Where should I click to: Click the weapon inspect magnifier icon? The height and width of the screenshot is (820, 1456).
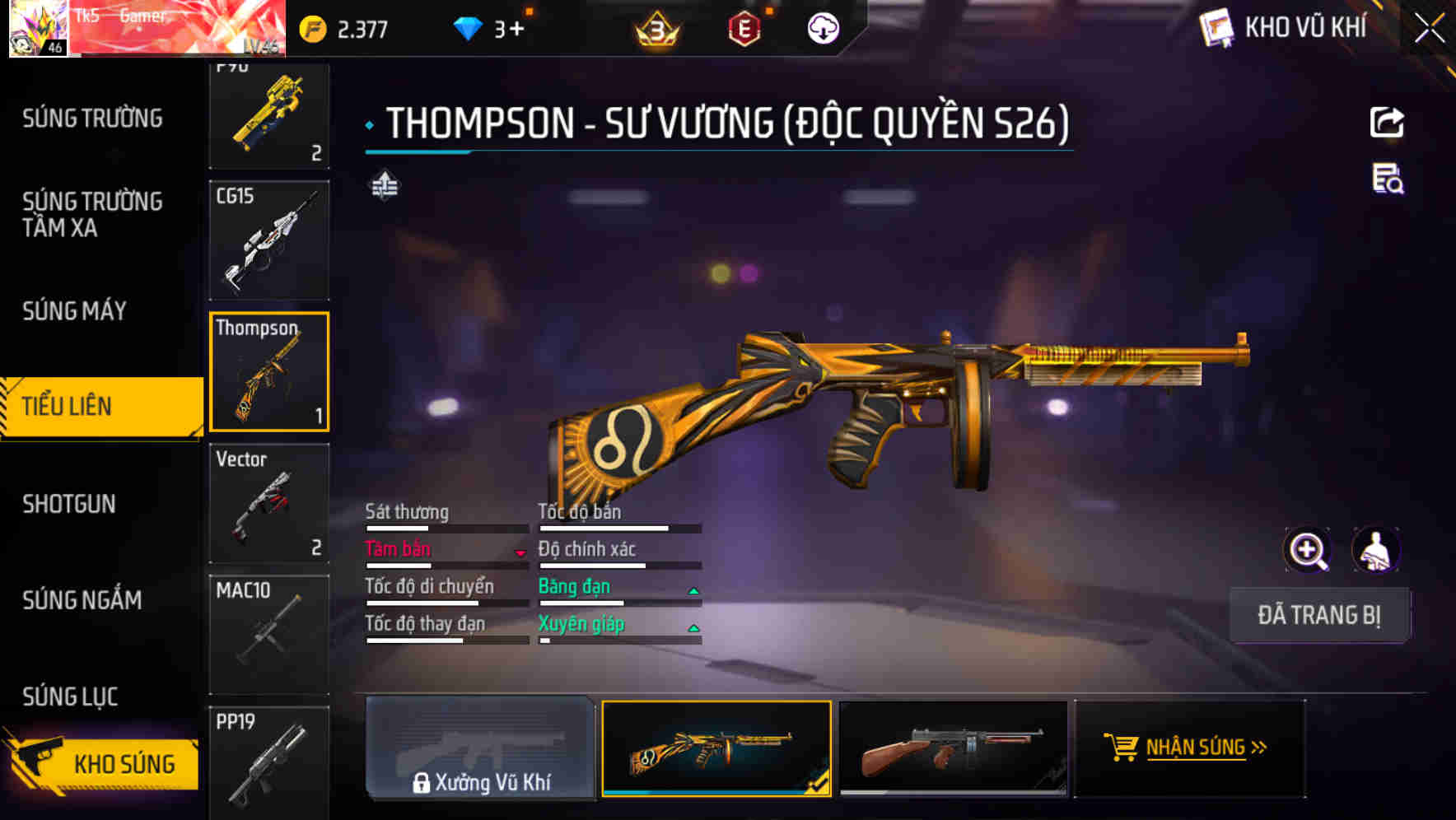(1305, 550)
